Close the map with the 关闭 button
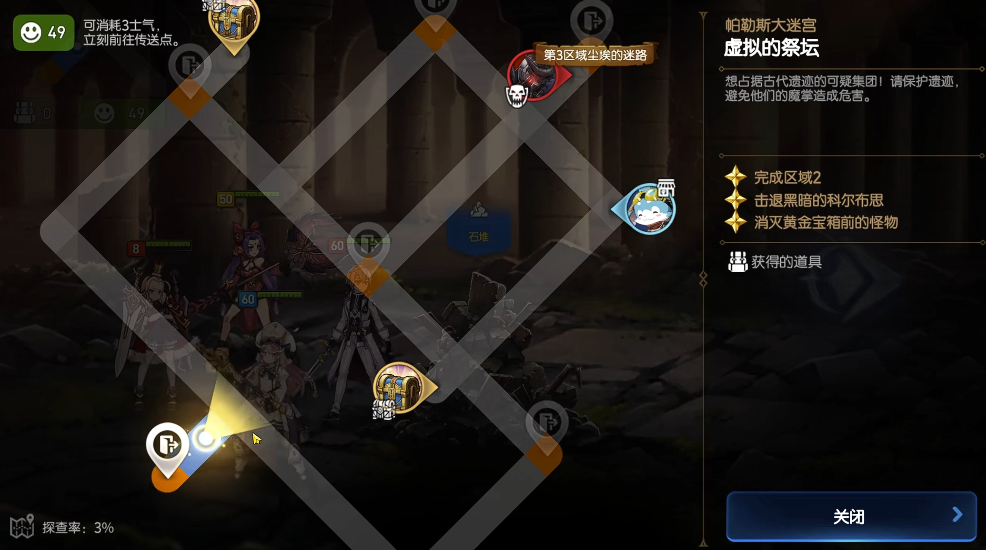The width and height of the screenshot is (986, 550). 850,516
